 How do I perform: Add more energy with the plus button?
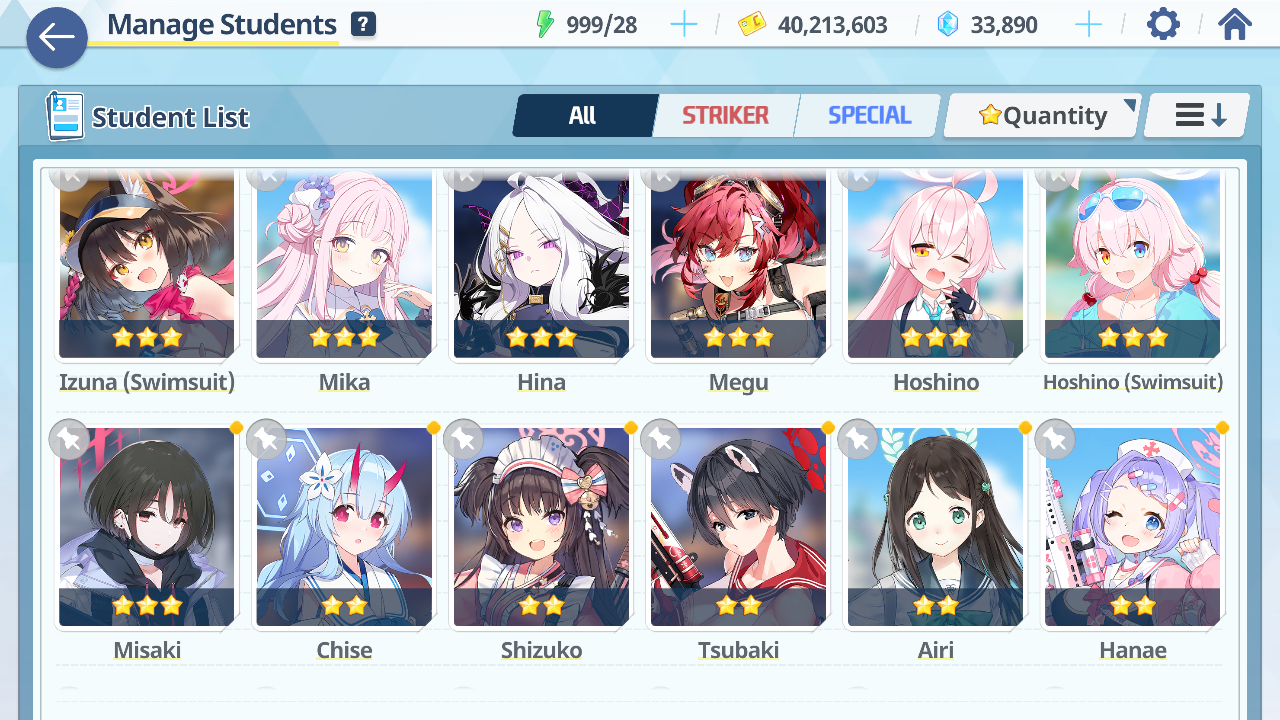click(684, 25)
